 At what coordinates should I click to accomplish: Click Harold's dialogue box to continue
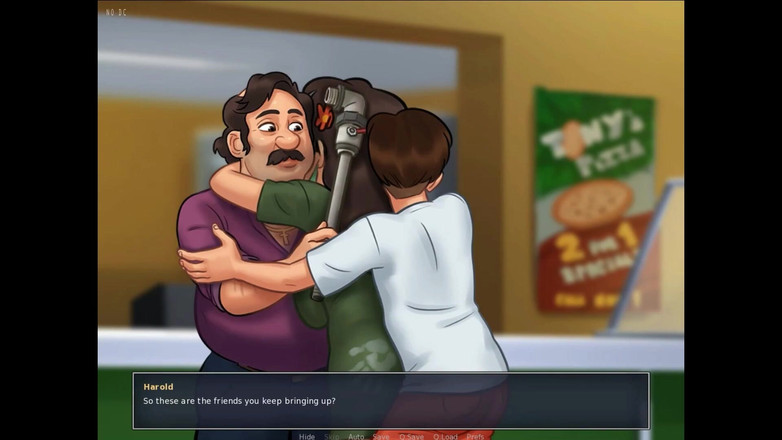click(x=391, y=400)
